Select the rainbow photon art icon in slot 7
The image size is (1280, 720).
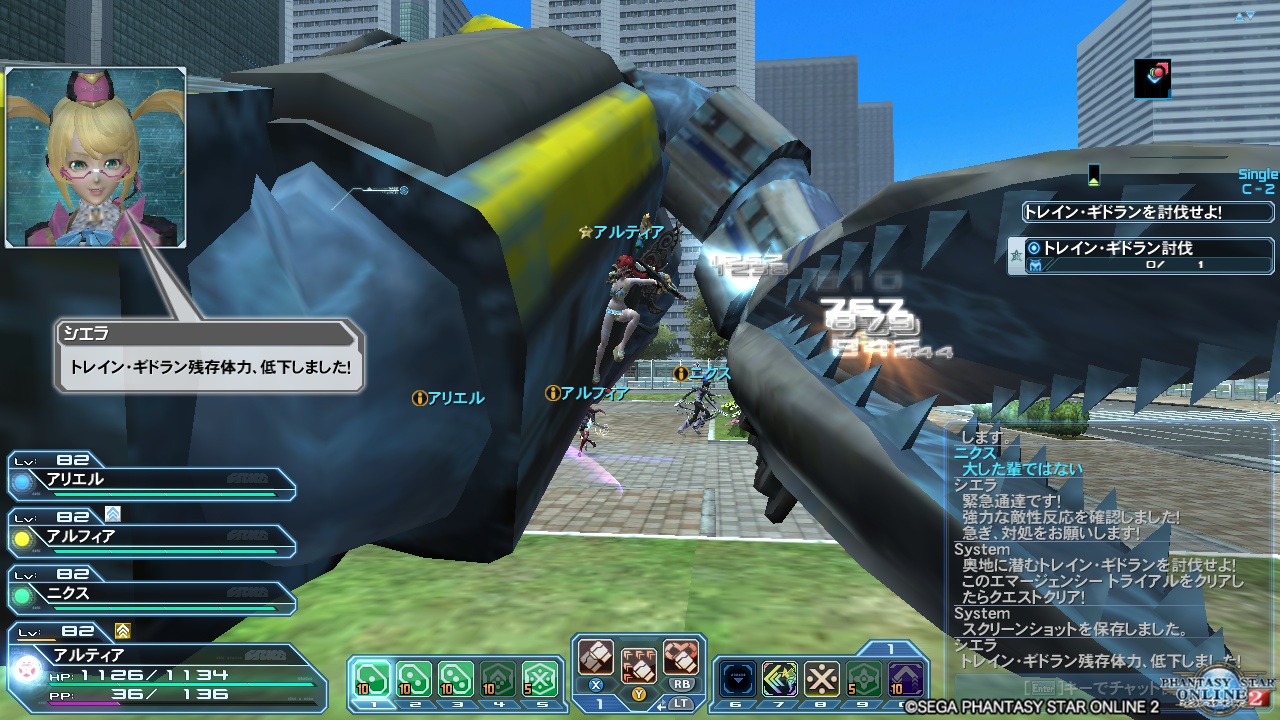[x=778, y=678]
